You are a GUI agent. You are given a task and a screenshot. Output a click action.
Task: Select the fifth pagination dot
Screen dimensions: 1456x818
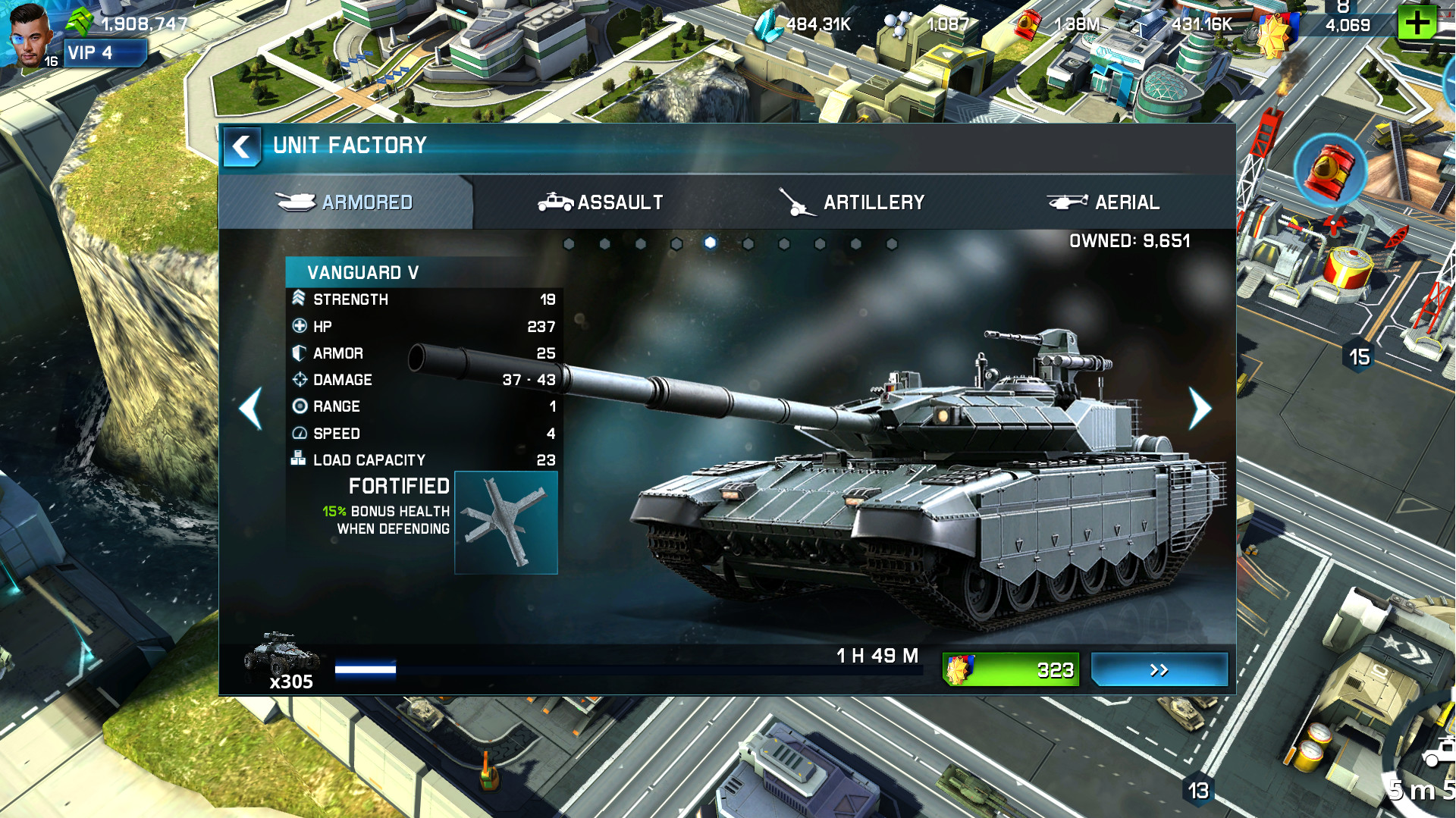tap(711, 243)
